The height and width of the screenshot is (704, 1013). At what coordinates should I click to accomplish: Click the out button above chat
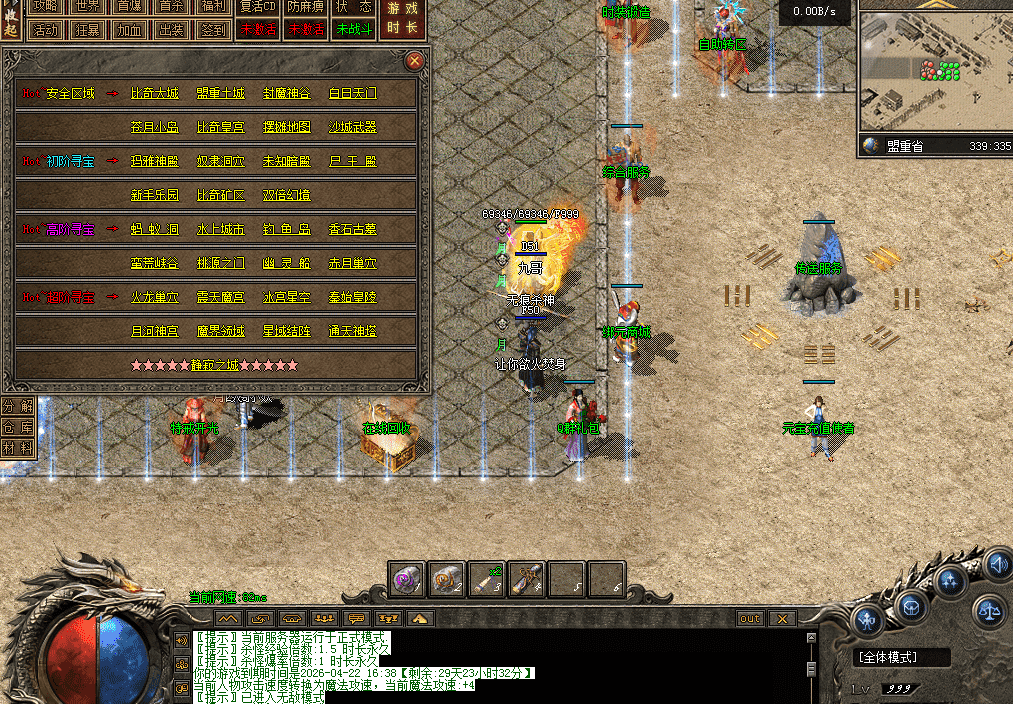click(x=750, y=619)
